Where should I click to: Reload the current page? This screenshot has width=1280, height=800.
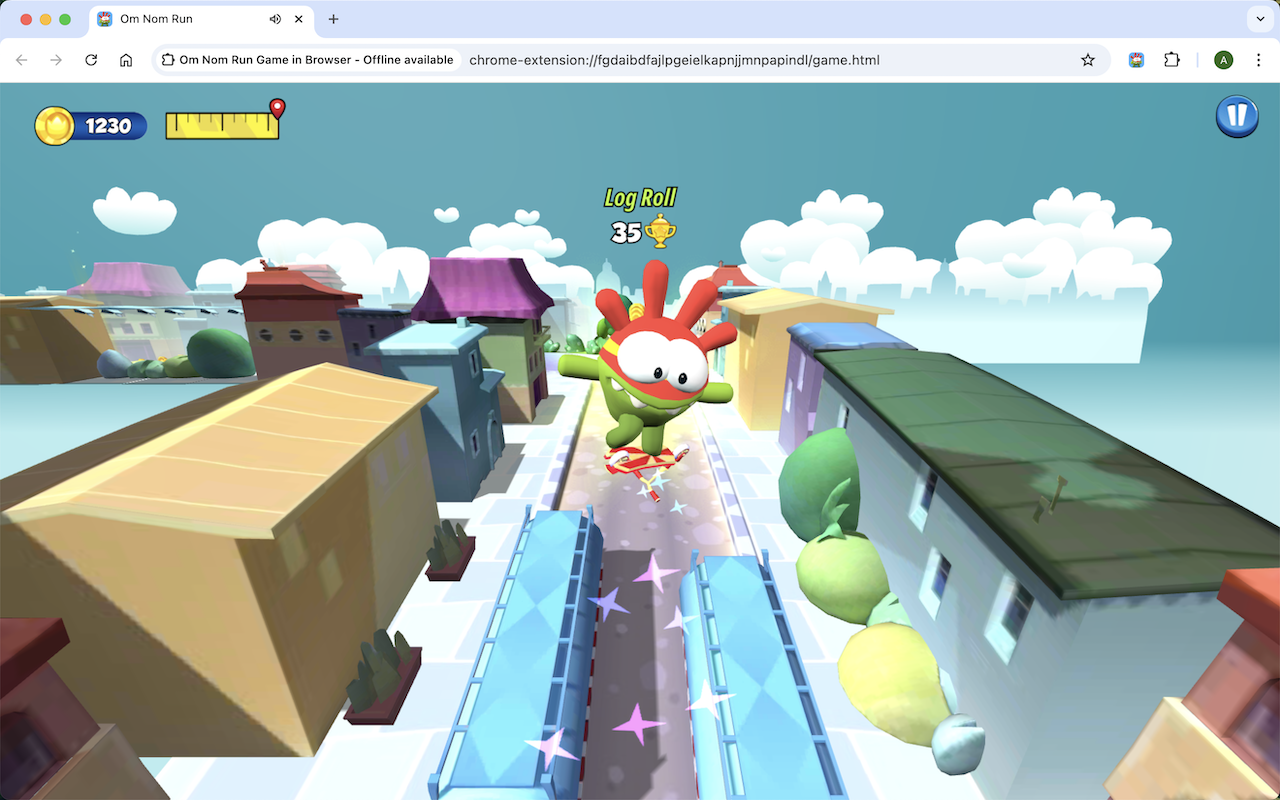[90, 60]
